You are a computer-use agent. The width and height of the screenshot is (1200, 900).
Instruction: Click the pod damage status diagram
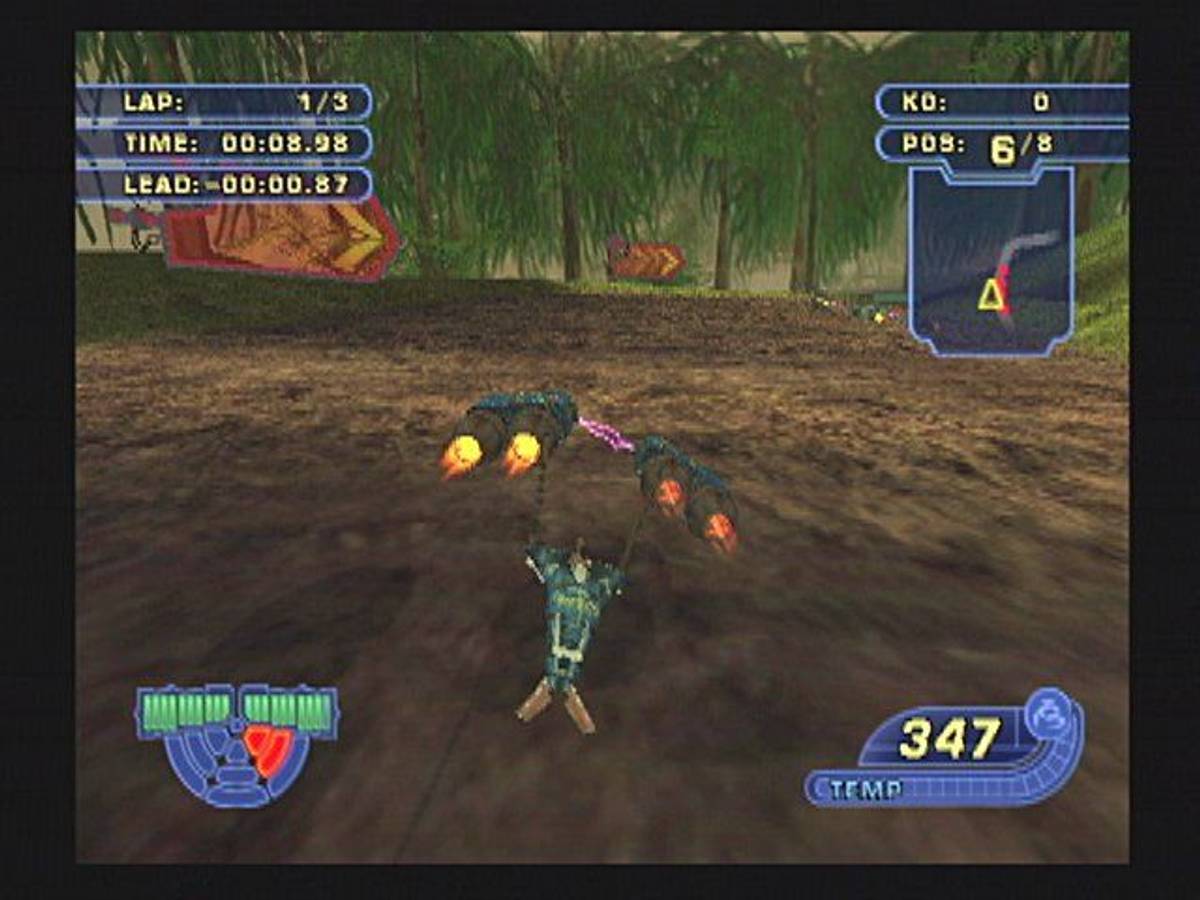point(237,744)
